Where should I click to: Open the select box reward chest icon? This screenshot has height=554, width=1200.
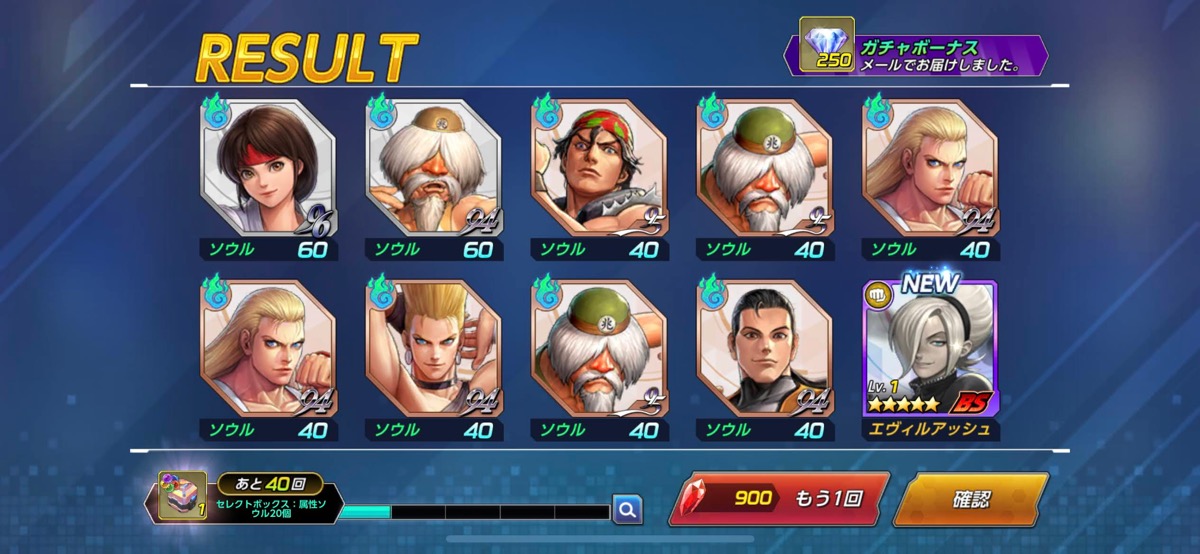182,497
